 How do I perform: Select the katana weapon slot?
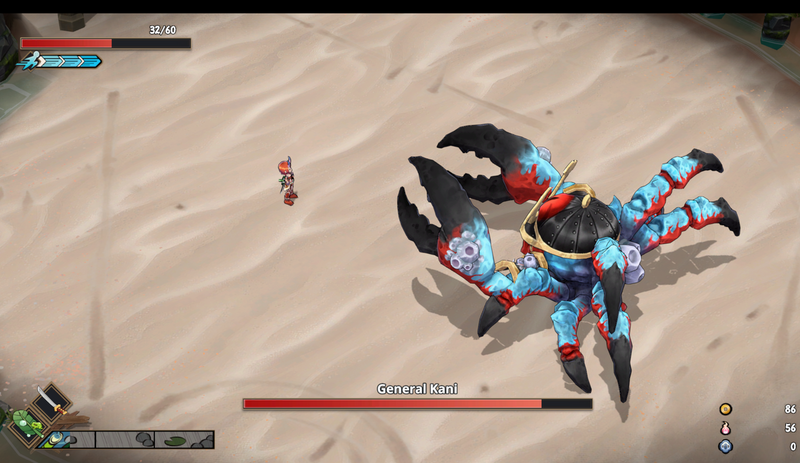pos(50,405)
